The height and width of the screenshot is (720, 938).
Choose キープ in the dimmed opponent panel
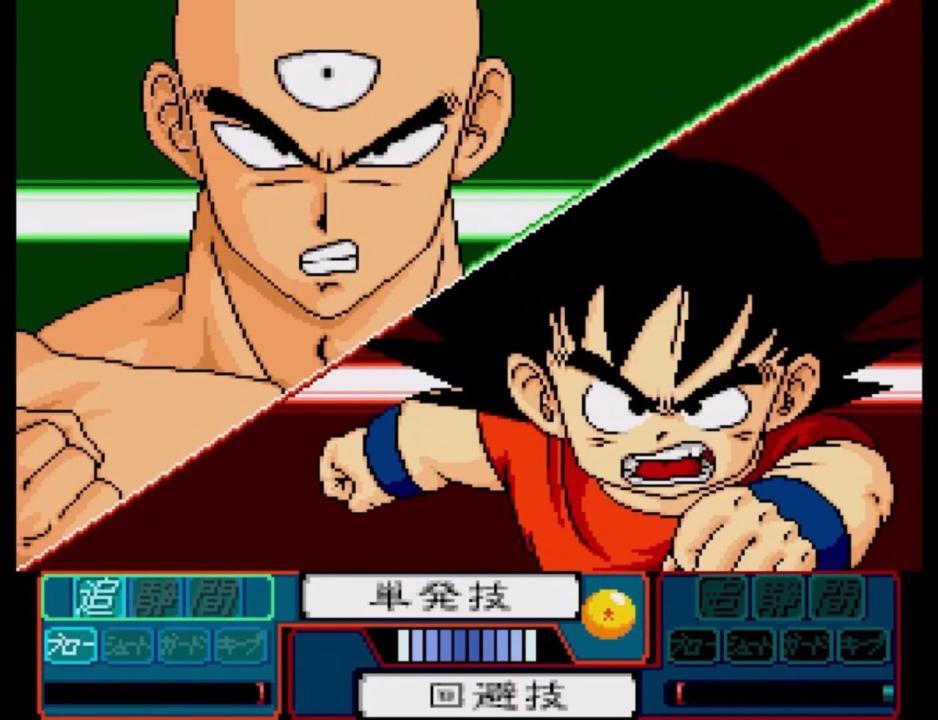coord(863,645)
